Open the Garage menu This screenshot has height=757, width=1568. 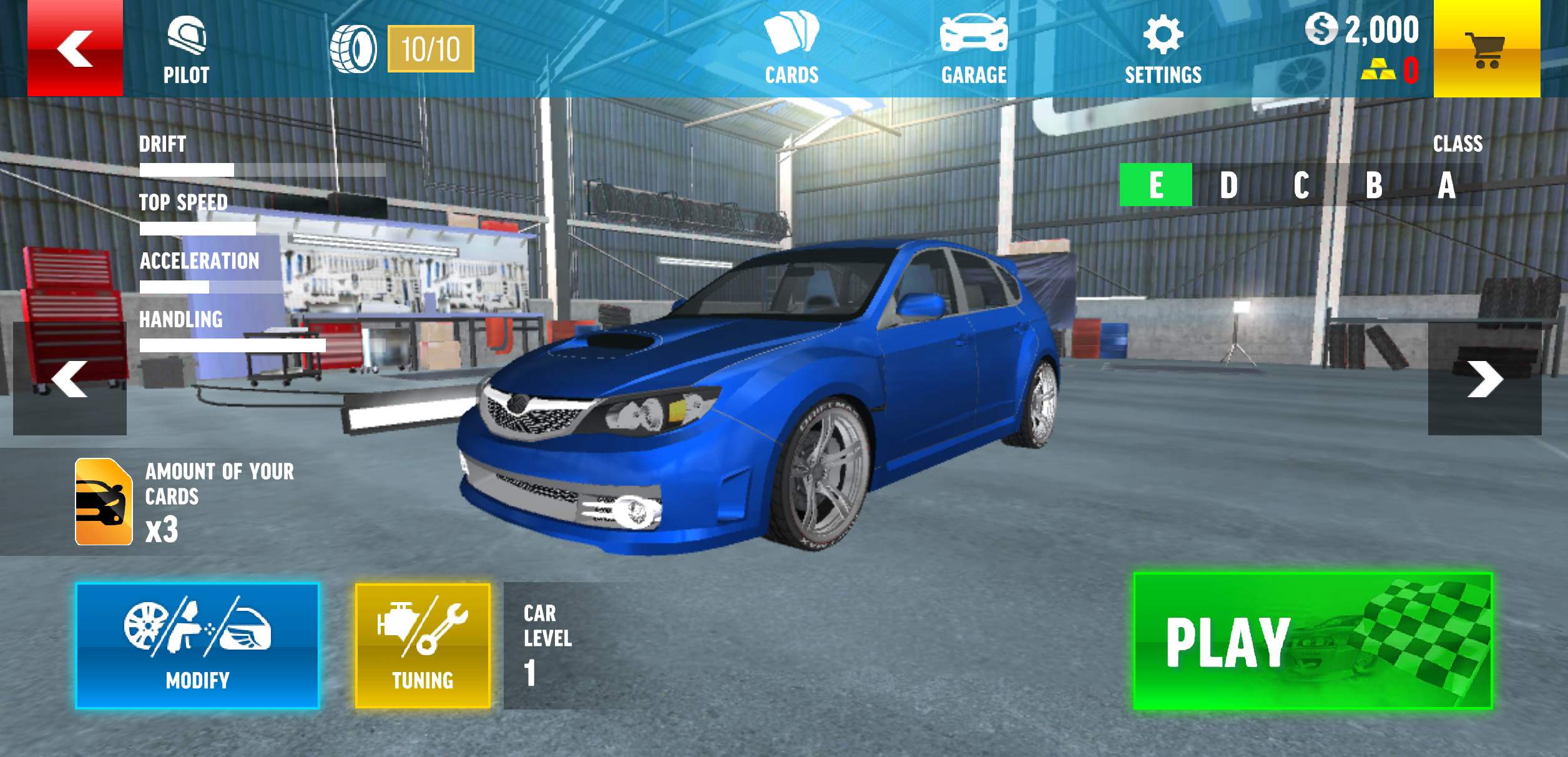click(974, 50)
